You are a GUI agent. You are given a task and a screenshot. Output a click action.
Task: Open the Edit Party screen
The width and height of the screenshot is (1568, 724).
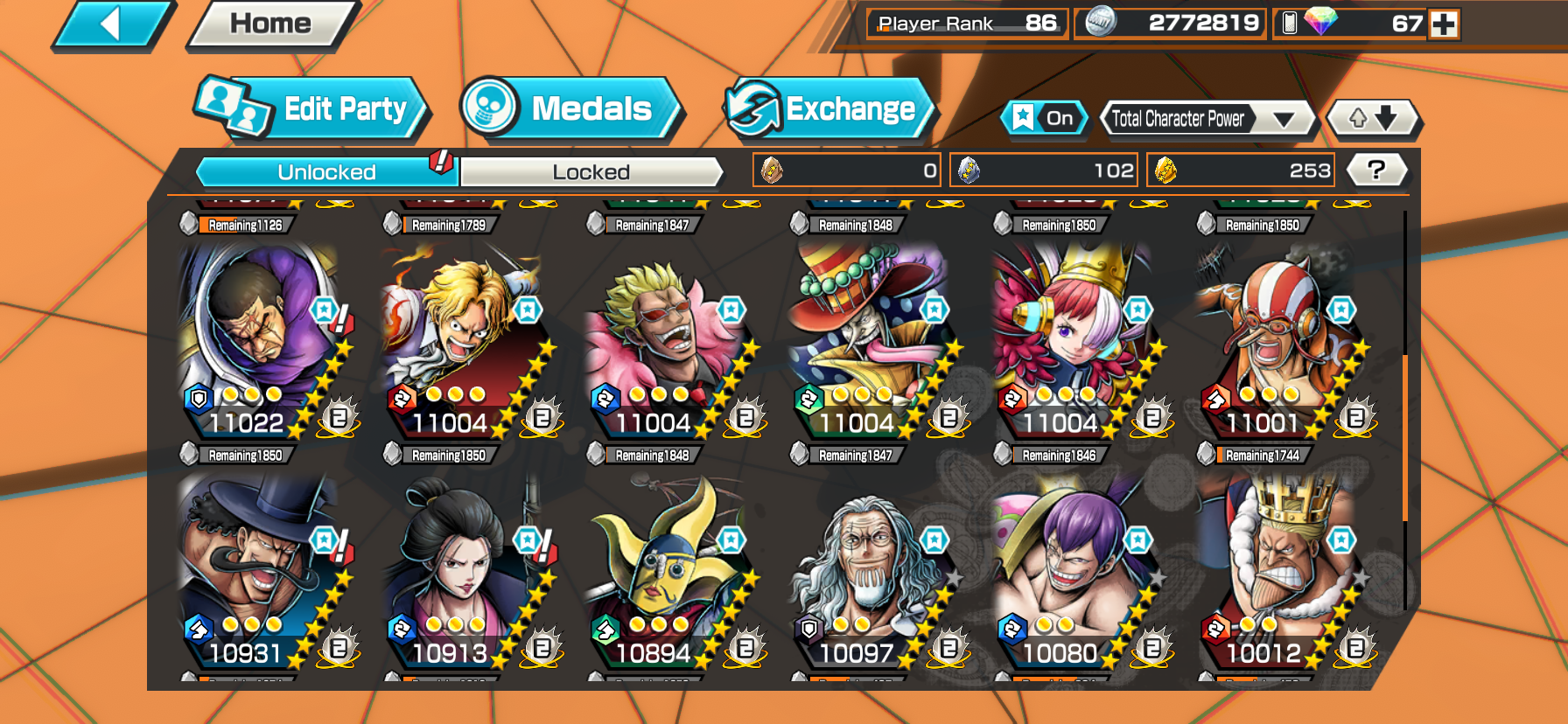click(x=311, y=109)
